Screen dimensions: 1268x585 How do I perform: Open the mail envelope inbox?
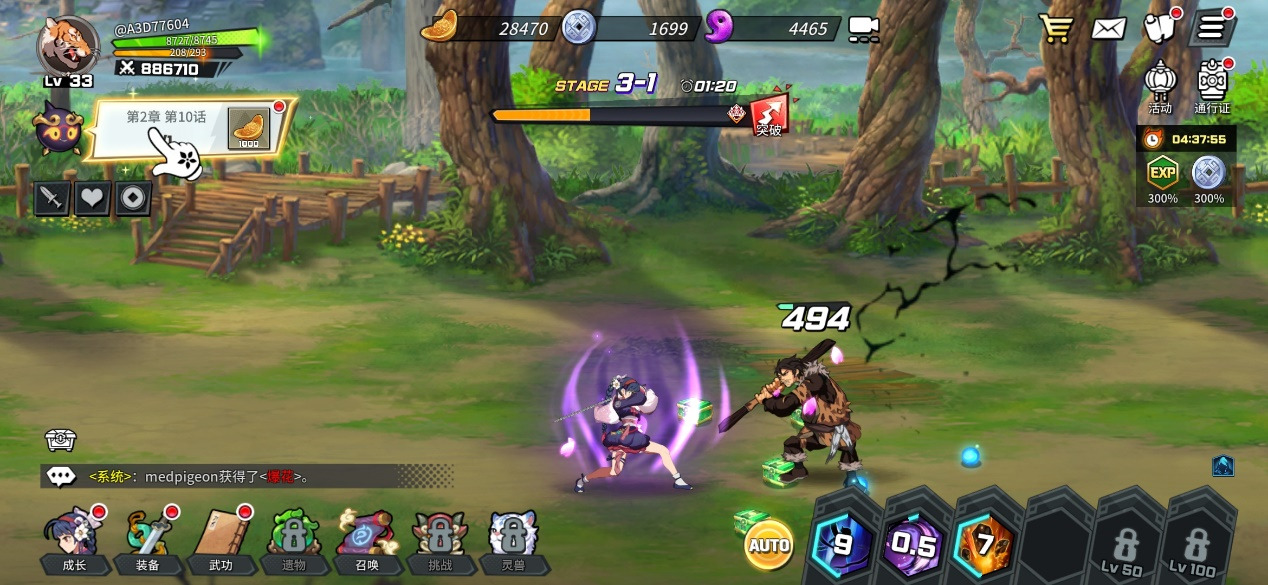(x=1108, y=28)
